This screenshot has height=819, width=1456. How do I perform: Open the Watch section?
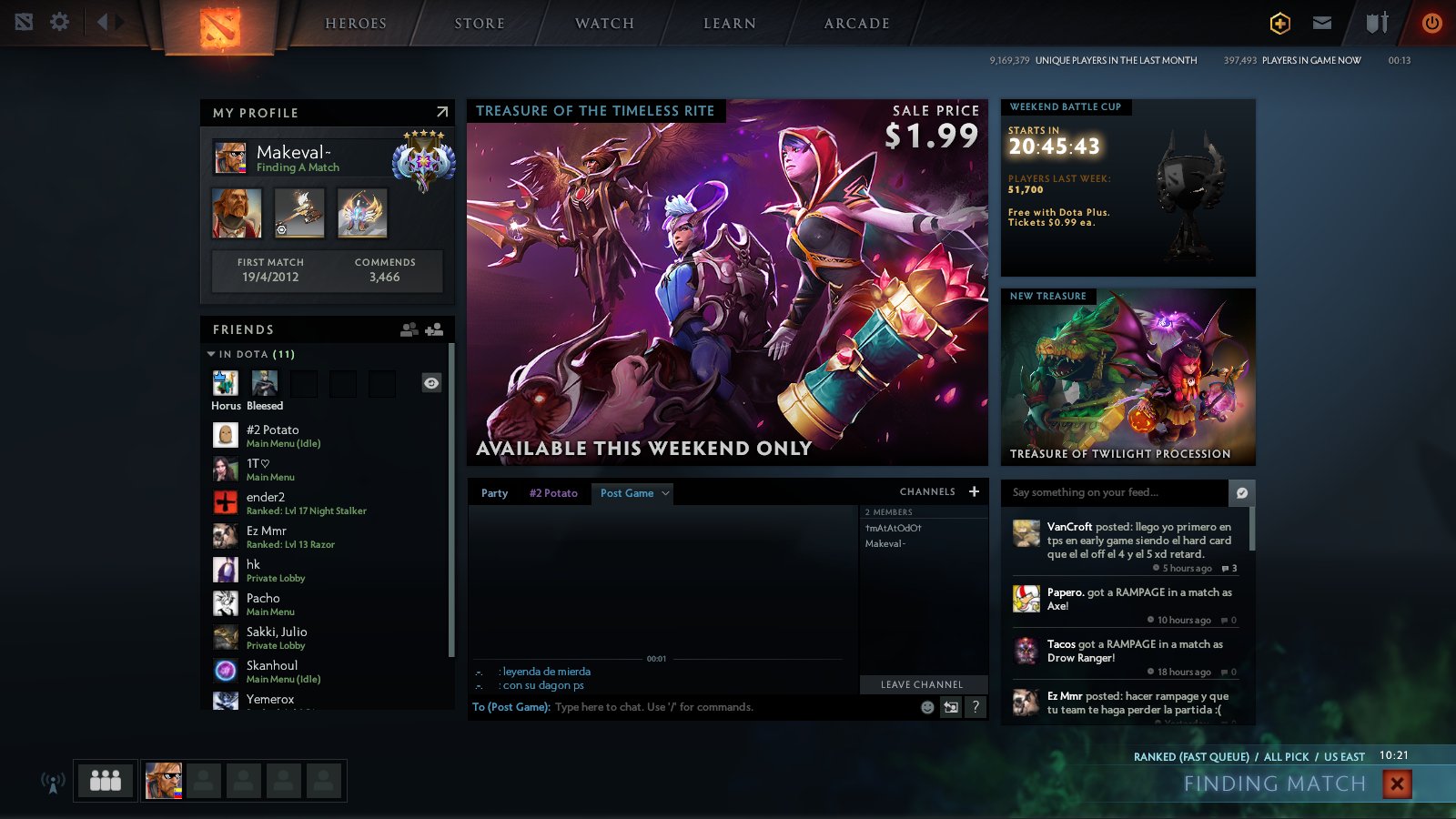pyautogui.click(x=604, y=24)
